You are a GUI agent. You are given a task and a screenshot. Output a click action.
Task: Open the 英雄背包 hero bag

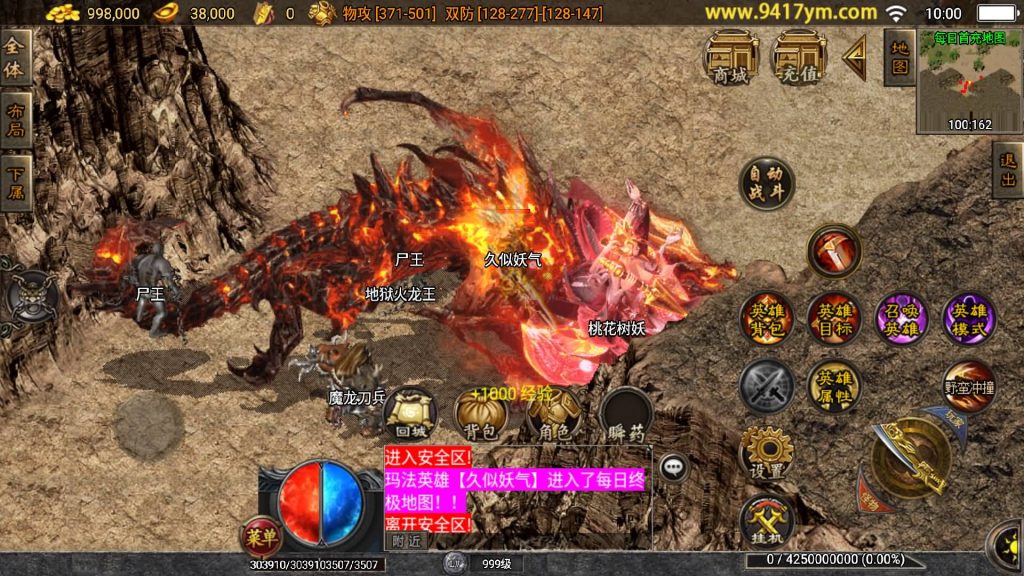tap(767, 319)
